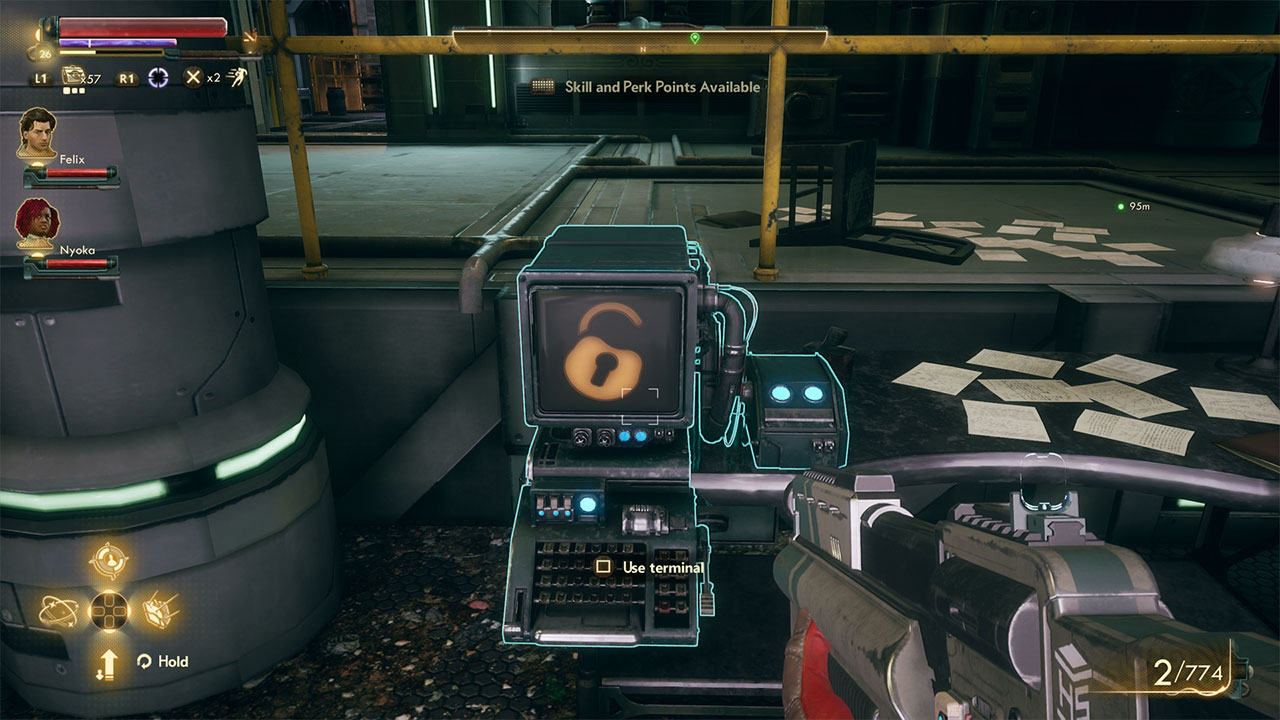The height and width of the screenshot is (720, 1280).
Task: Click the d-pad icon in the command wheel
Action: [108, 610]
